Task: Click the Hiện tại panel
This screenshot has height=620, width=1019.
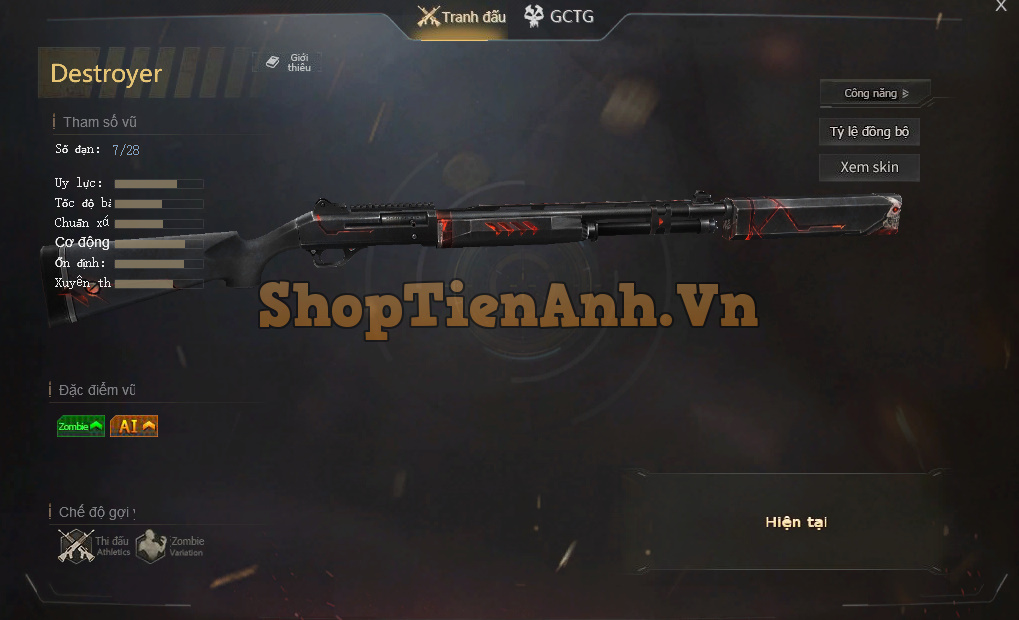Action: click(x=796, y=522)
